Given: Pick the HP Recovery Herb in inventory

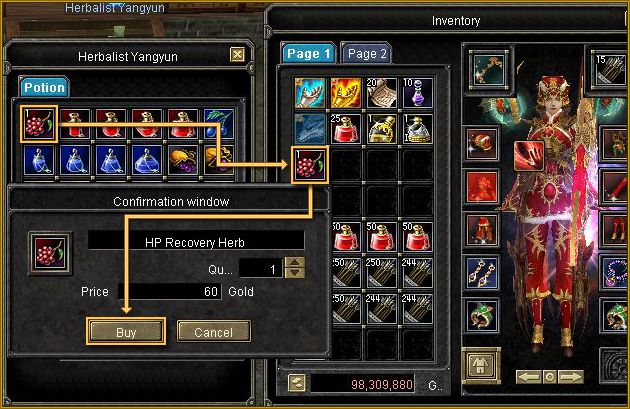Looking at the screenshot, I should pos(309,164).
